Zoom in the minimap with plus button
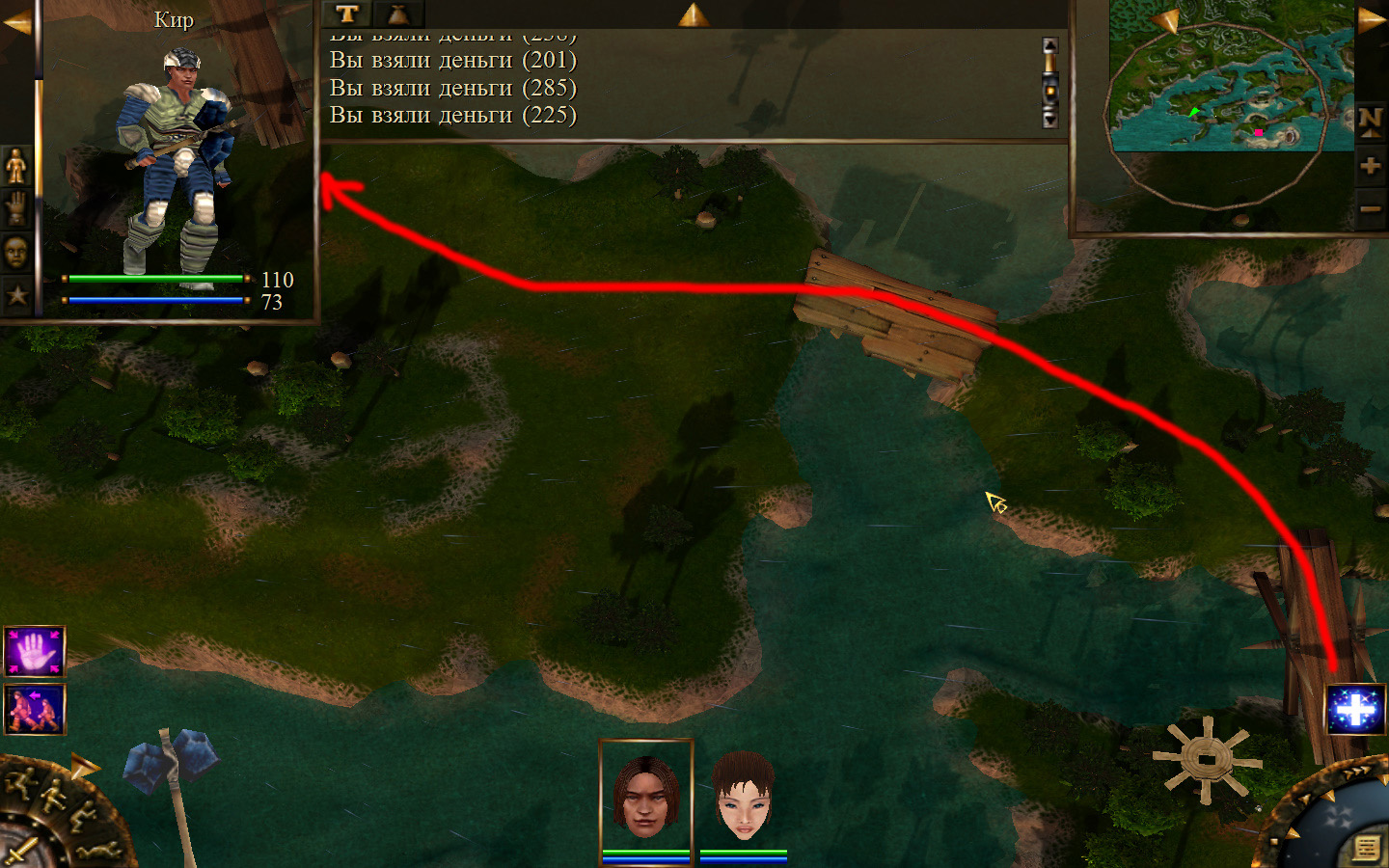This screenshot has height=868, width=1389. coord(1371,166)
